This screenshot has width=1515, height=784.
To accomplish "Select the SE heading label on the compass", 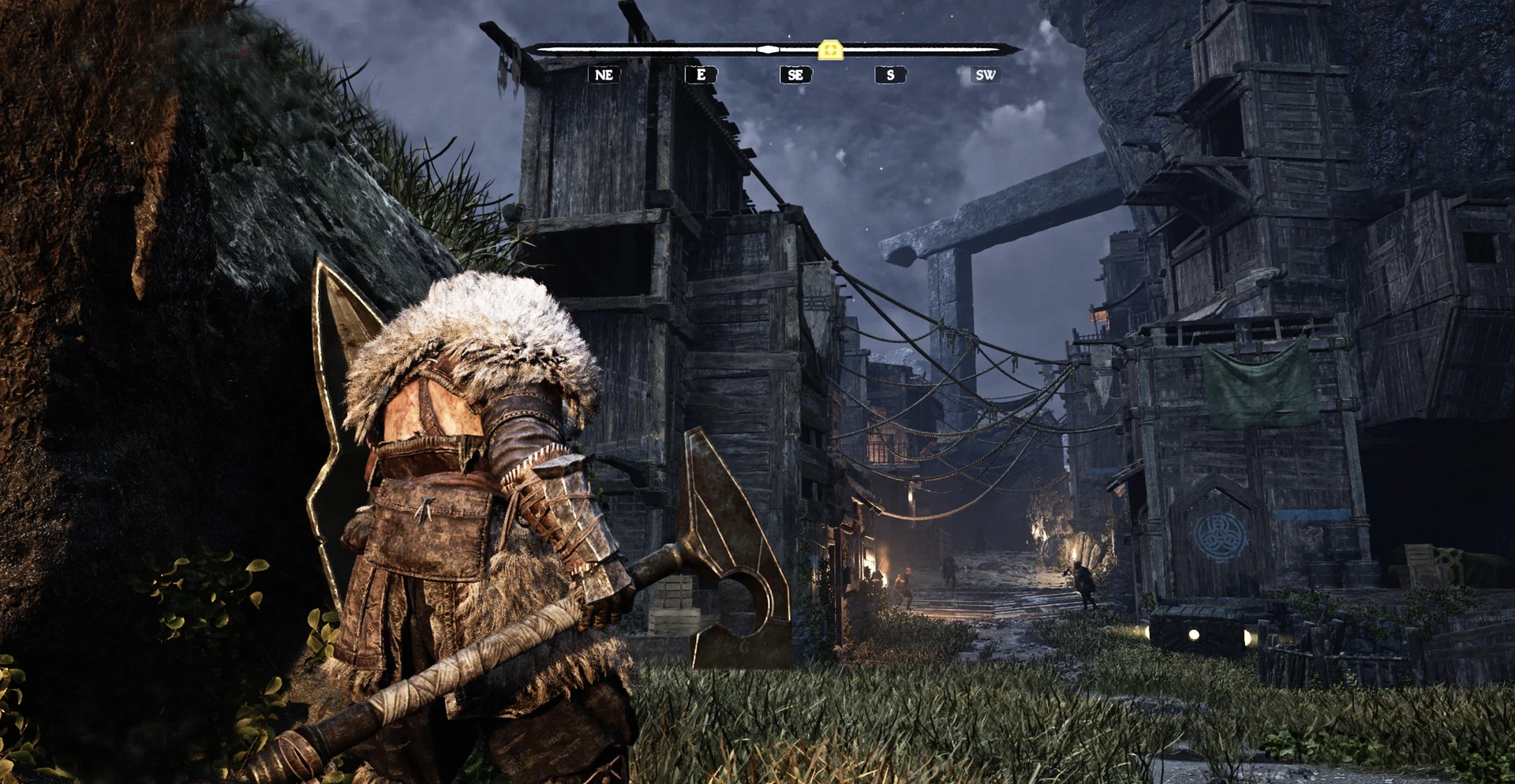I will [795, 75].
